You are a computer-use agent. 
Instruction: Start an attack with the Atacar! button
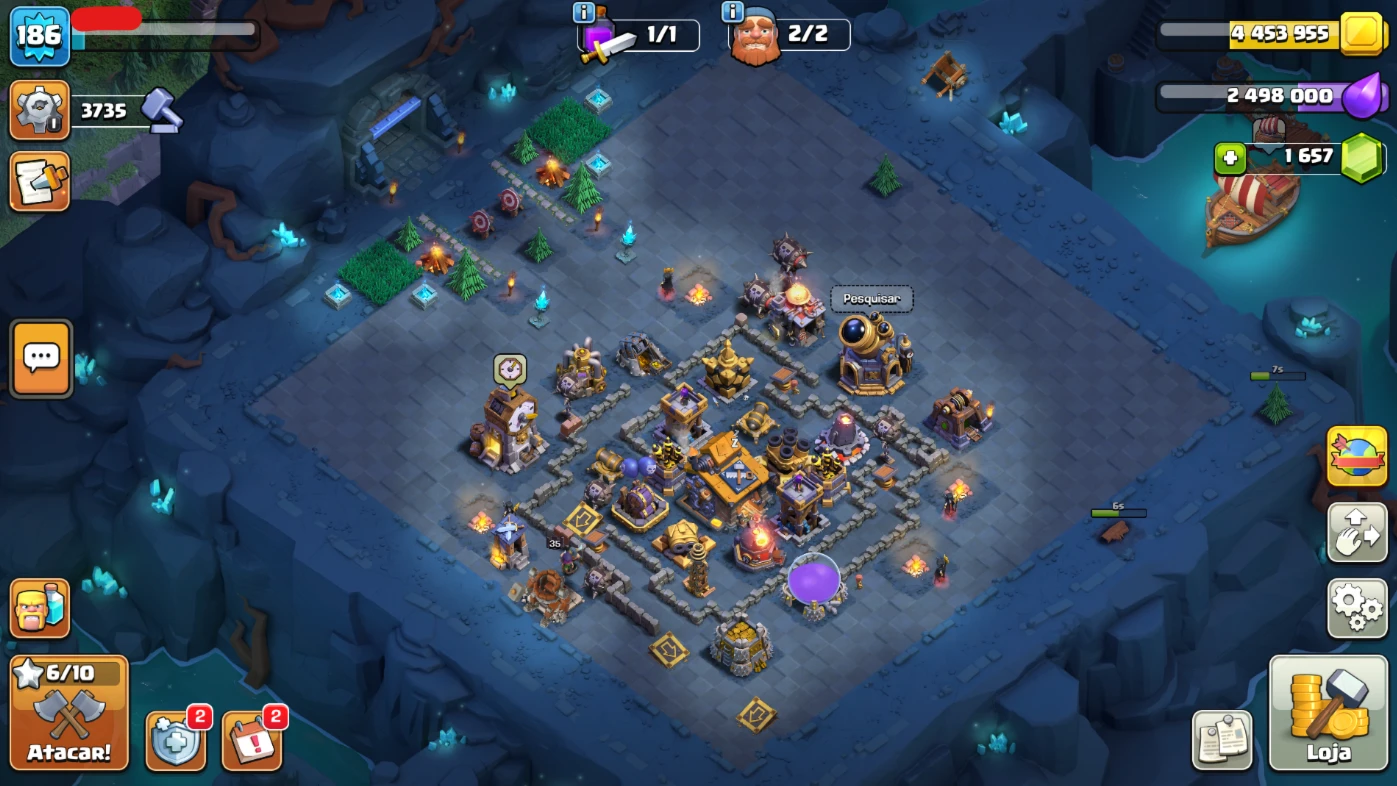coord(69,712)
